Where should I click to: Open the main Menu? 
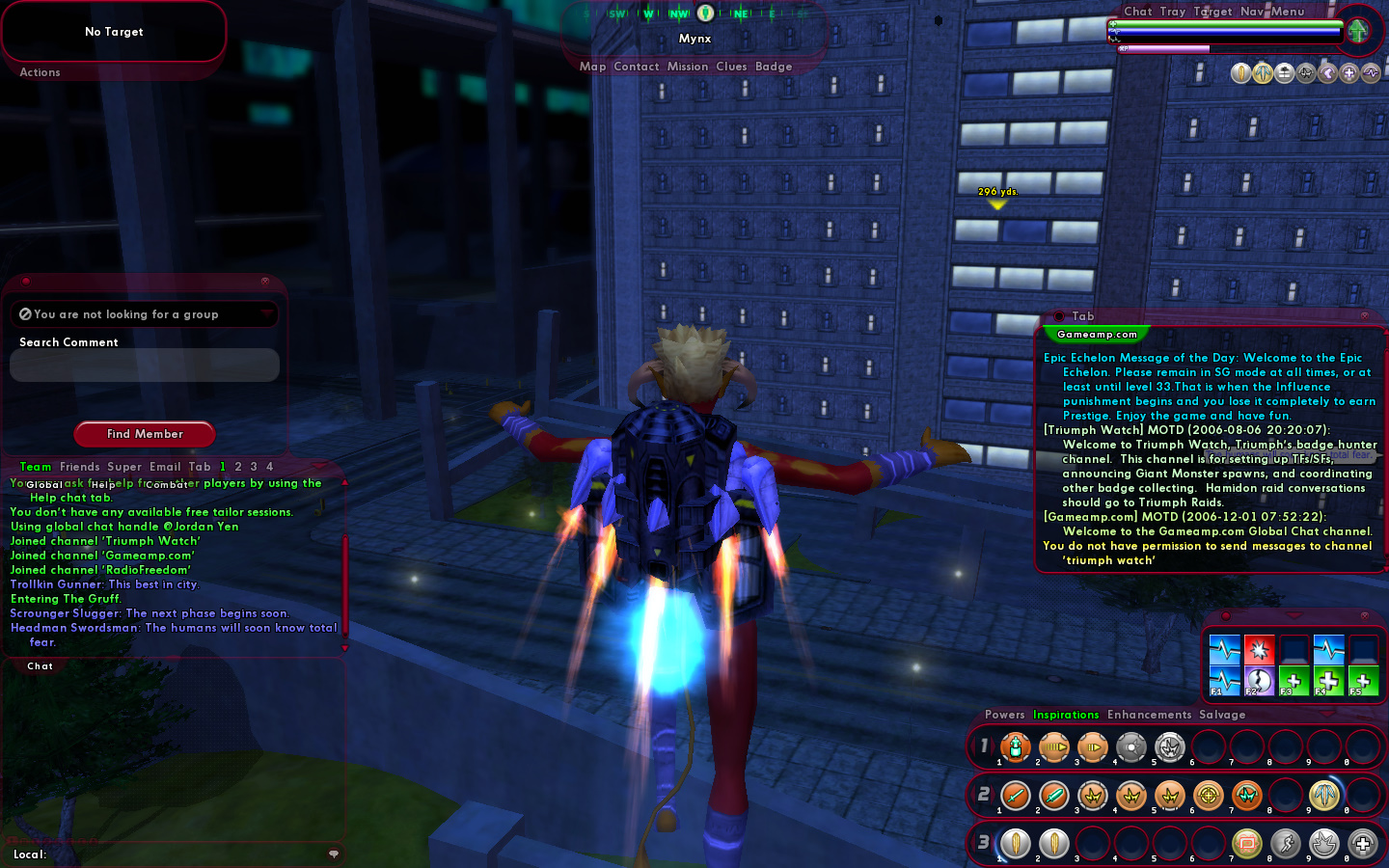tap(1288, 12)
